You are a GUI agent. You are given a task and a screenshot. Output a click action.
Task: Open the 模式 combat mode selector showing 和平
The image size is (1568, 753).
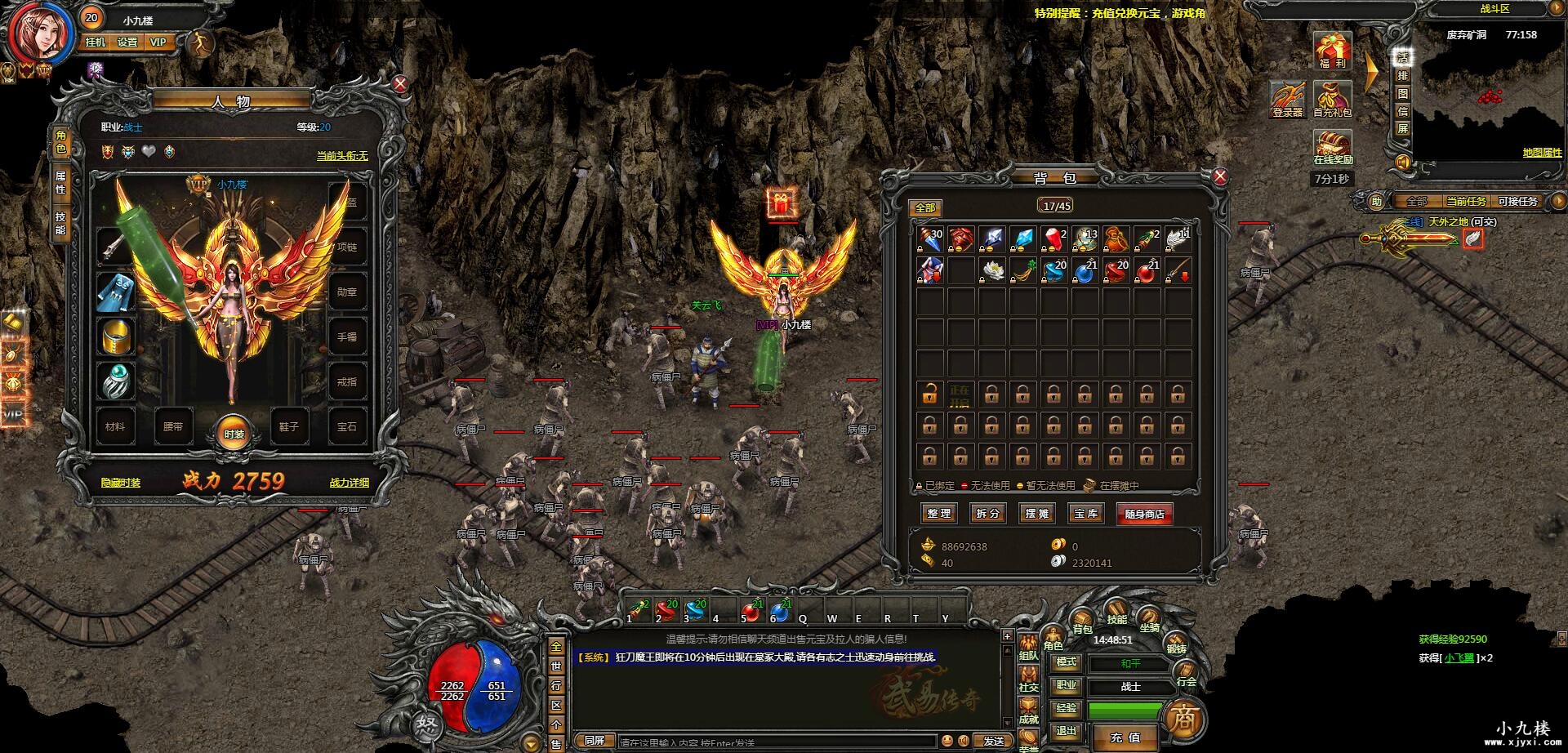click(x=1129, y=662)
